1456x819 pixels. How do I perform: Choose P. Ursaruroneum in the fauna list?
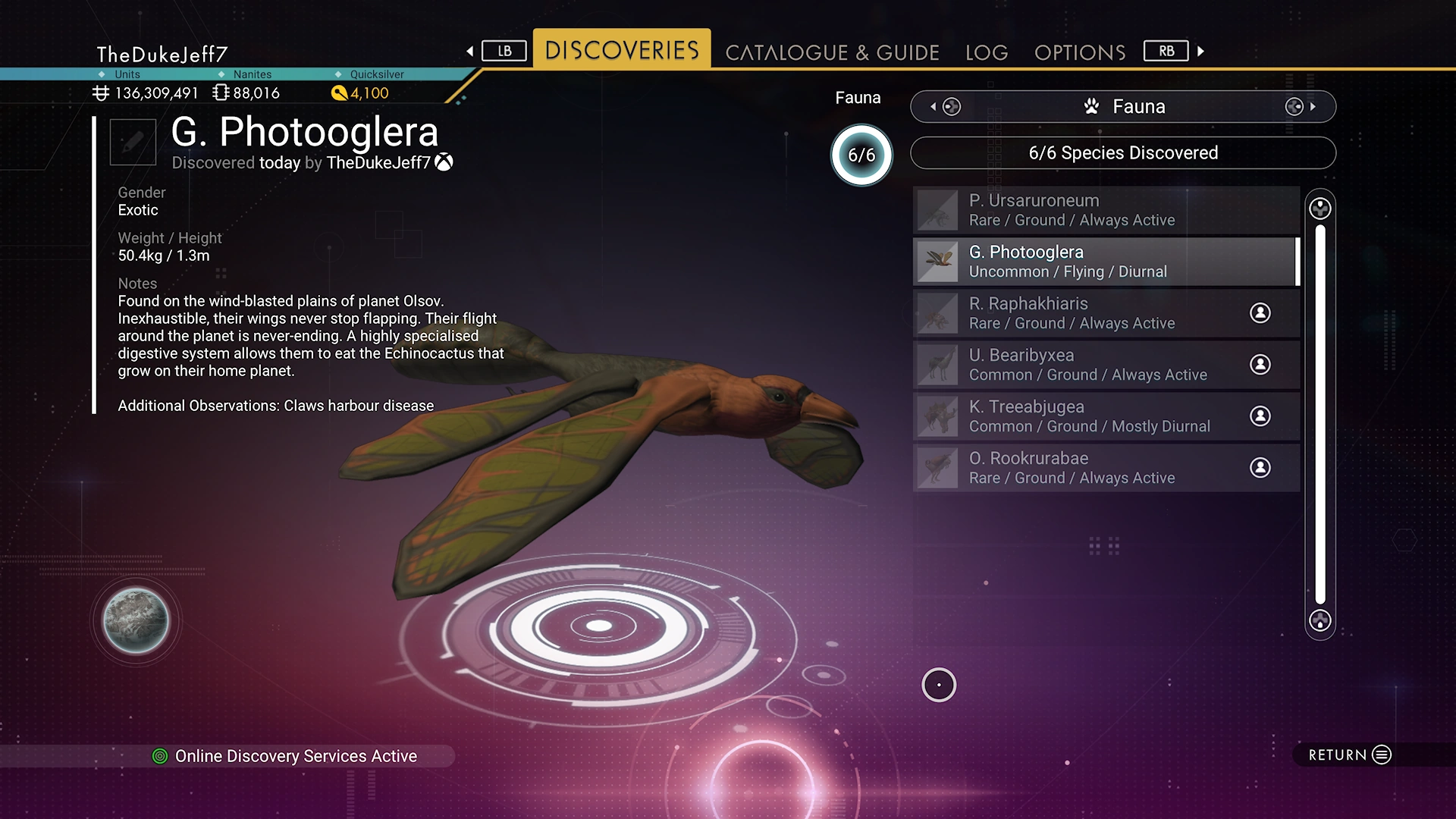pos(1106,210)
